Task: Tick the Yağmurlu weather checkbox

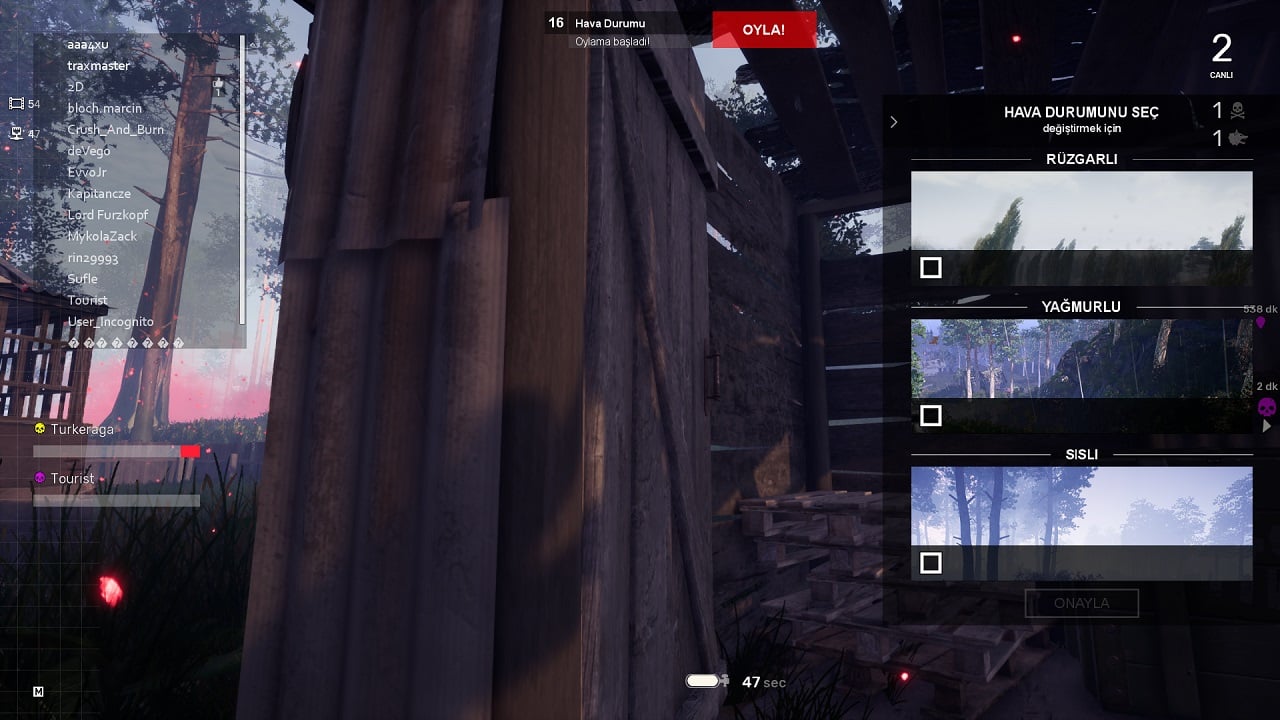Action: [x=931, y=415]
